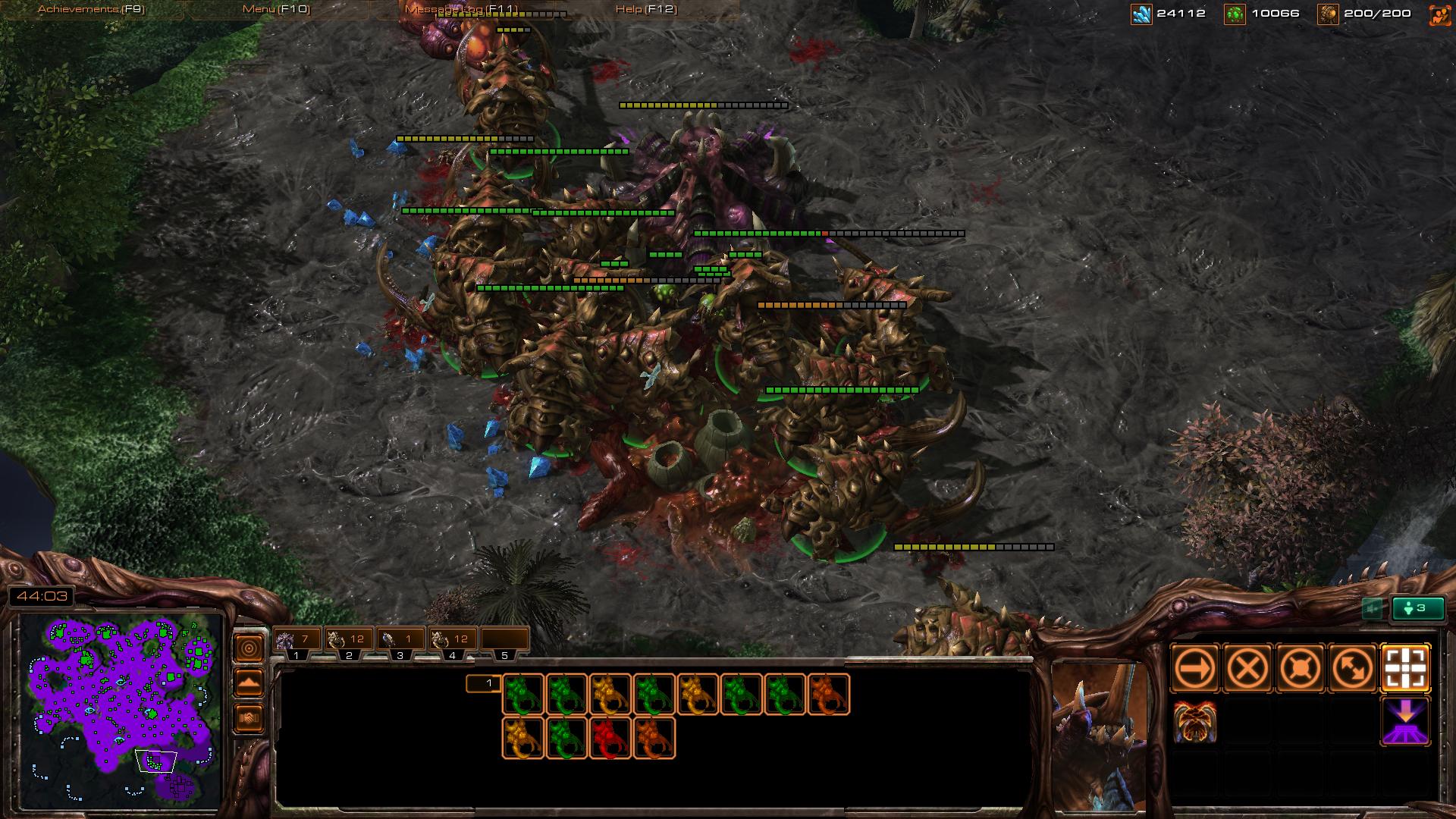Activate the minimap ping button
The width and height of the screenshot is (1456, 819).
(249, 648)
